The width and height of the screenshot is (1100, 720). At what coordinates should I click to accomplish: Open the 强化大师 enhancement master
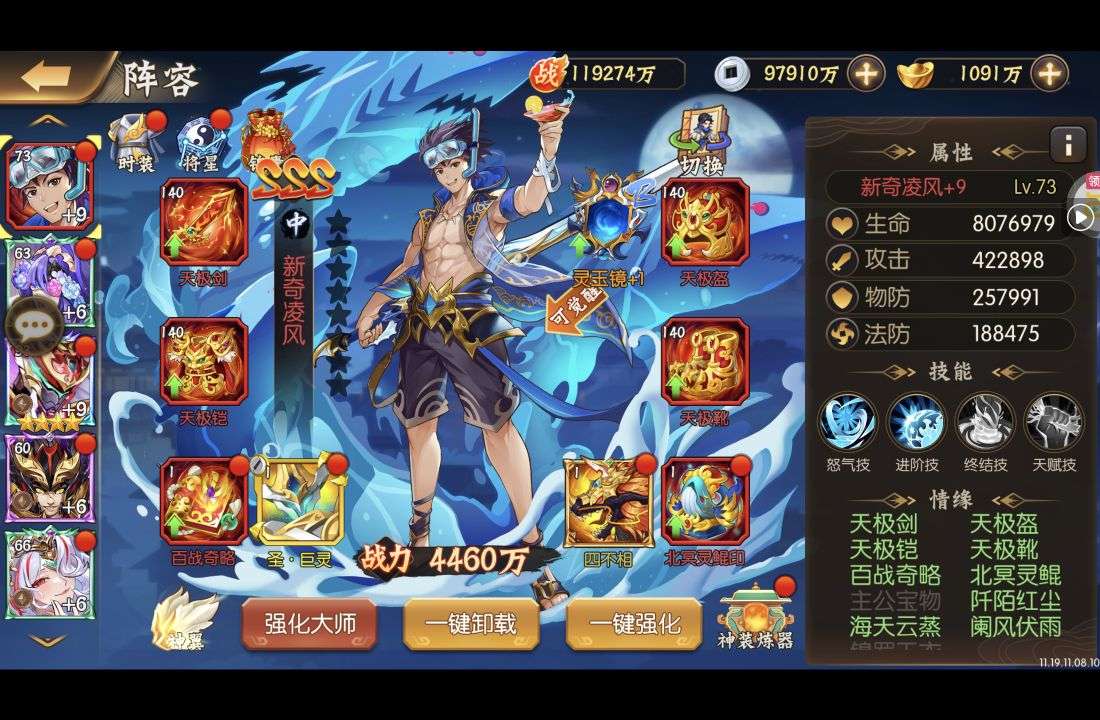tap(309, 624)
